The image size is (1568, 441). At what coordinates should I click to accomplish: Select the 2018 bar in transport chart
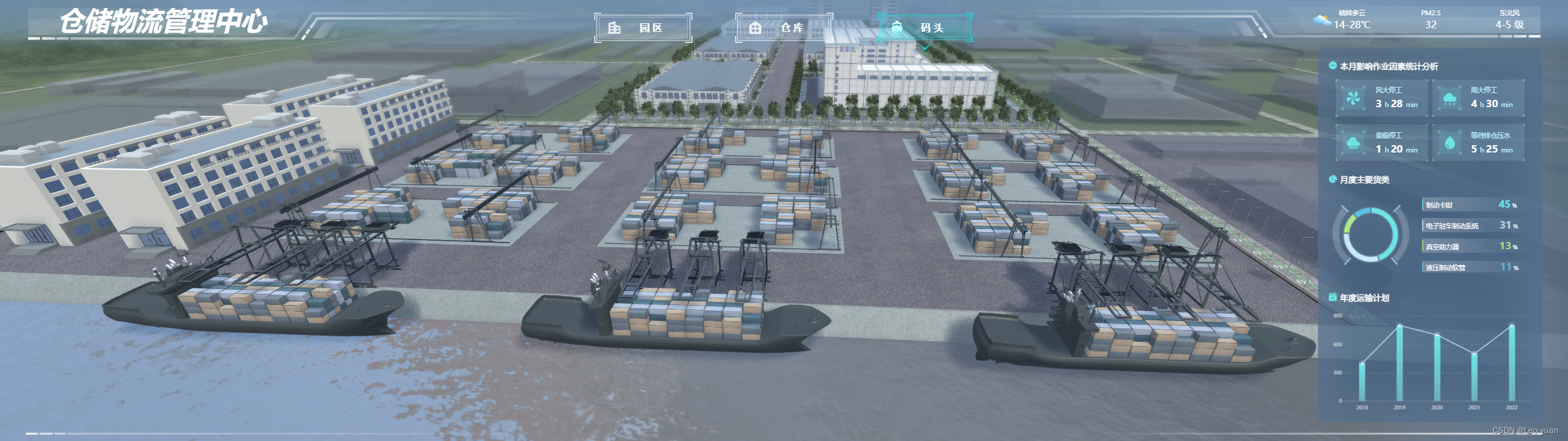click(x=1362, y=382)
